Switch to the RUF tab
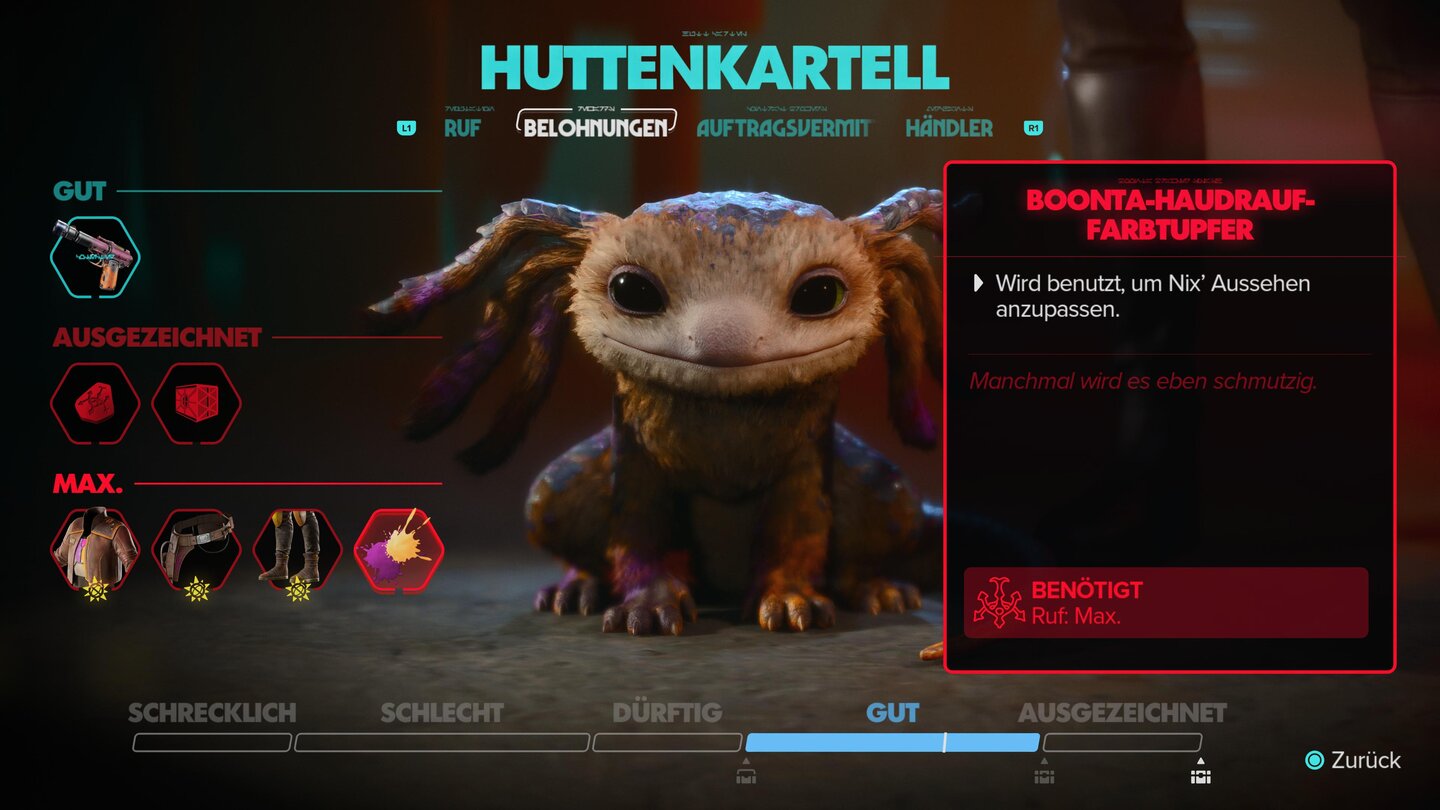Viewport: 1440px width, 810px height. point(461,128)
